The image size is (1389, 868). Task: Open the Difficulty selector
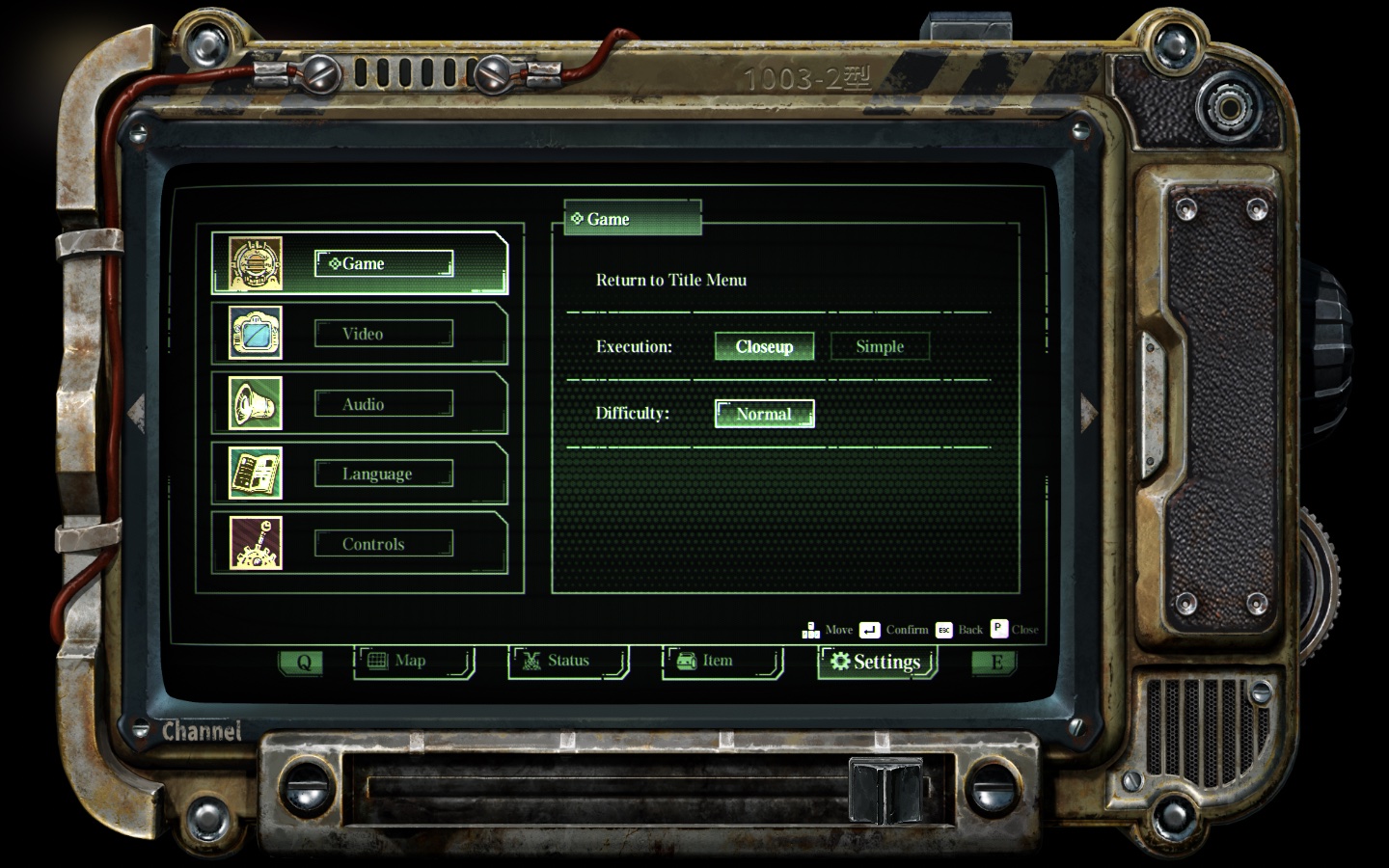[x=764, y=413]
